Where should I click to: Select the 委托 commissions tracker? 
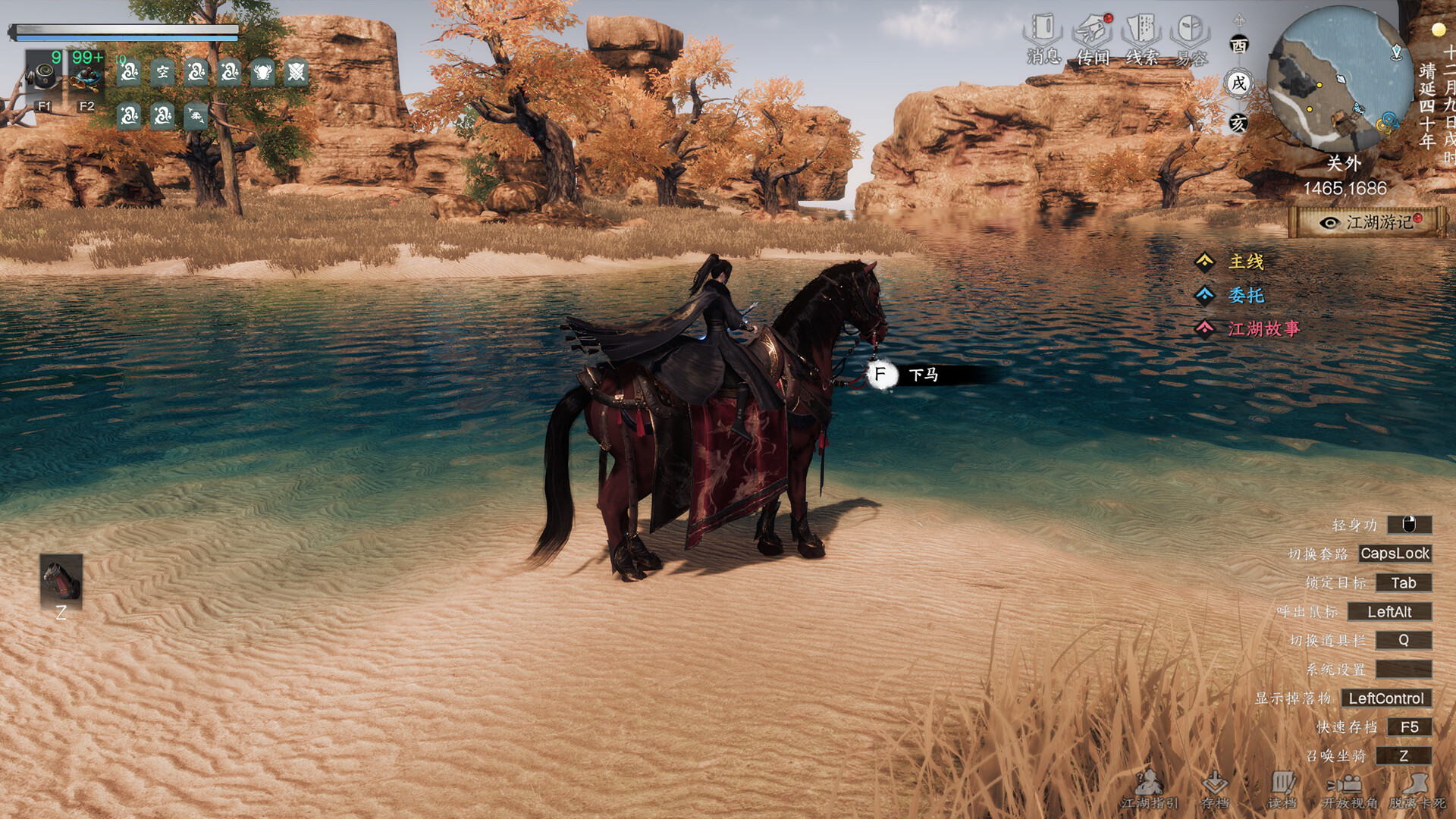pyautogui.click(x=1245, y=296)
